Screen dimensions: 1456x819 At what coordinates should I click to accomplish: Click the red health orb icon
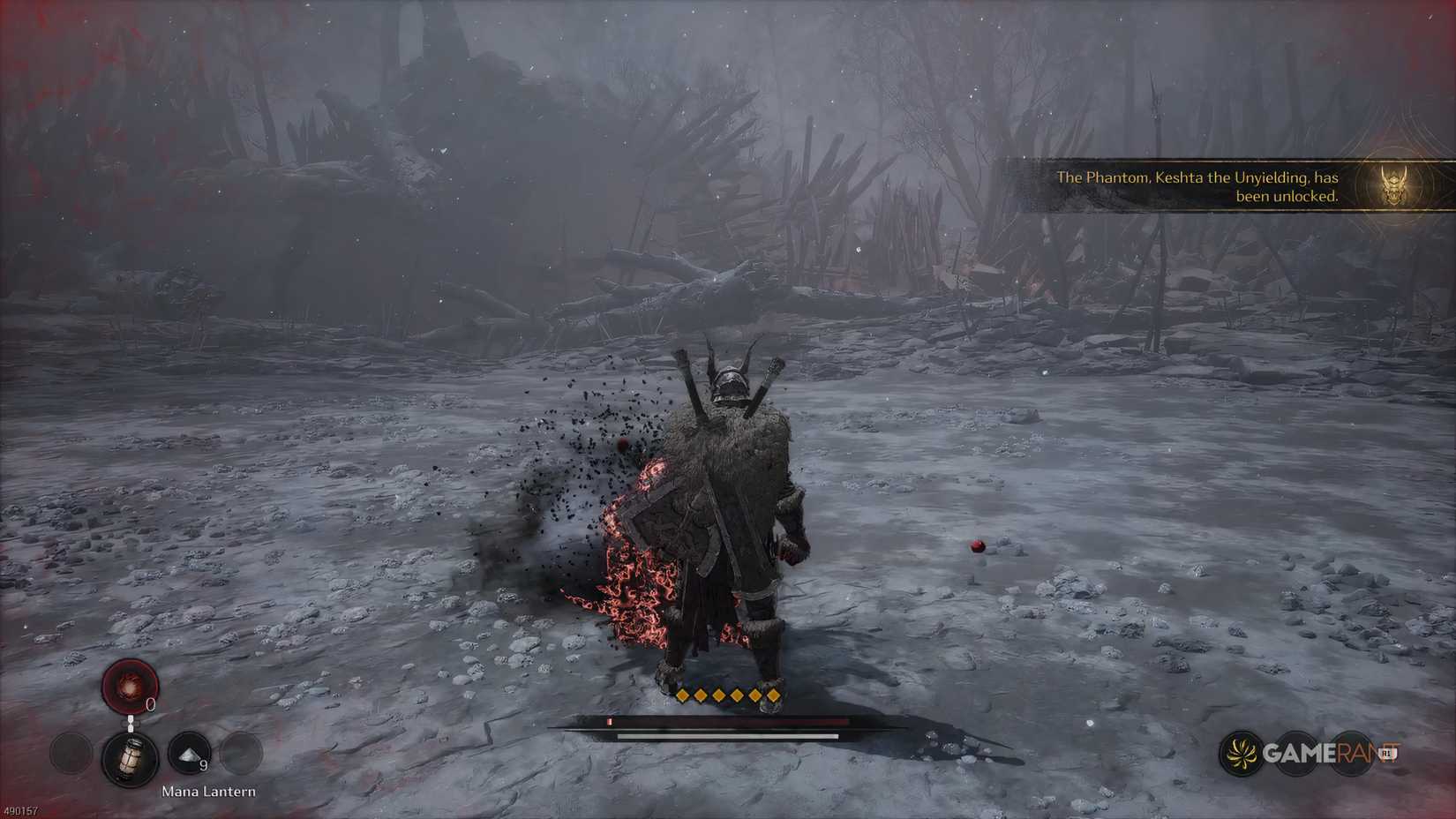point(131,687)
